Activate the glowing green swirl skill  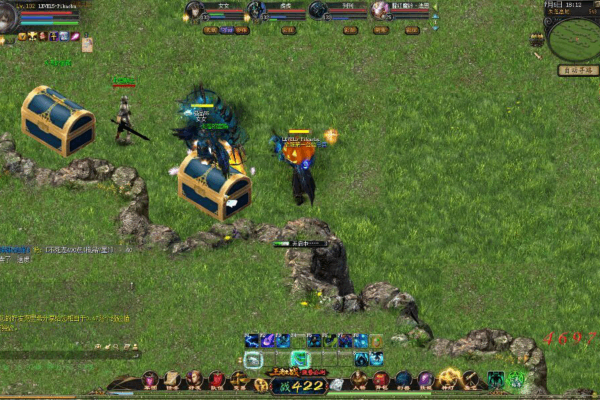298,359
